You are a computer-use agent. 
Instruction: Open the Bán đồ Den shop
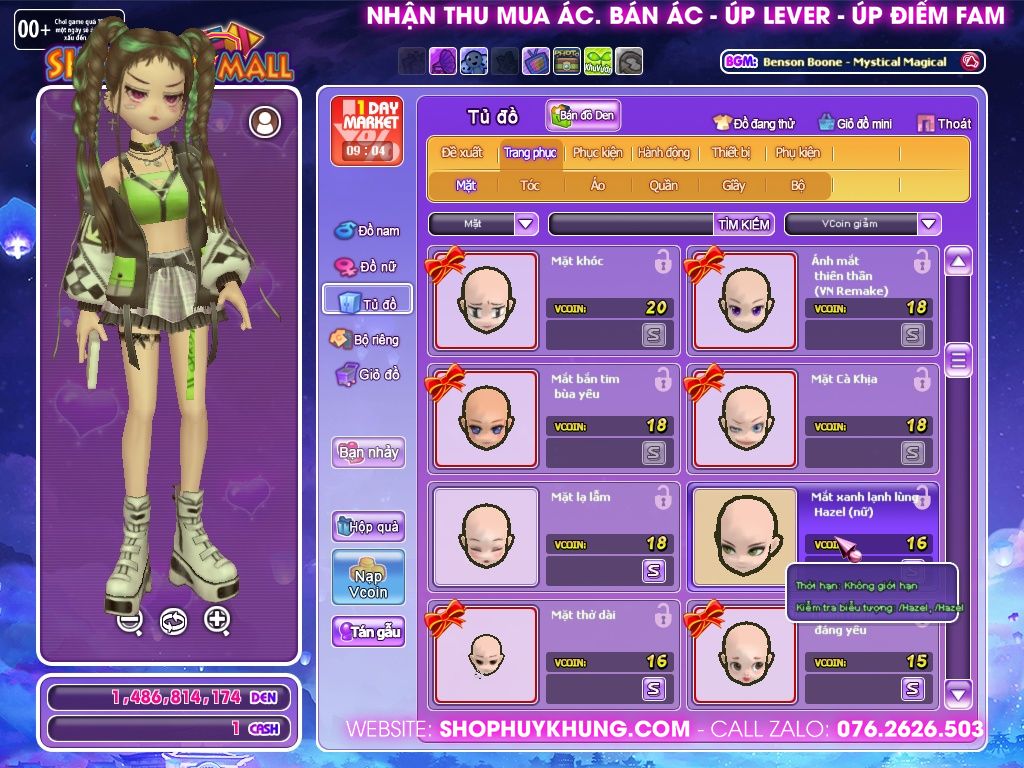[x=583, y=116]
